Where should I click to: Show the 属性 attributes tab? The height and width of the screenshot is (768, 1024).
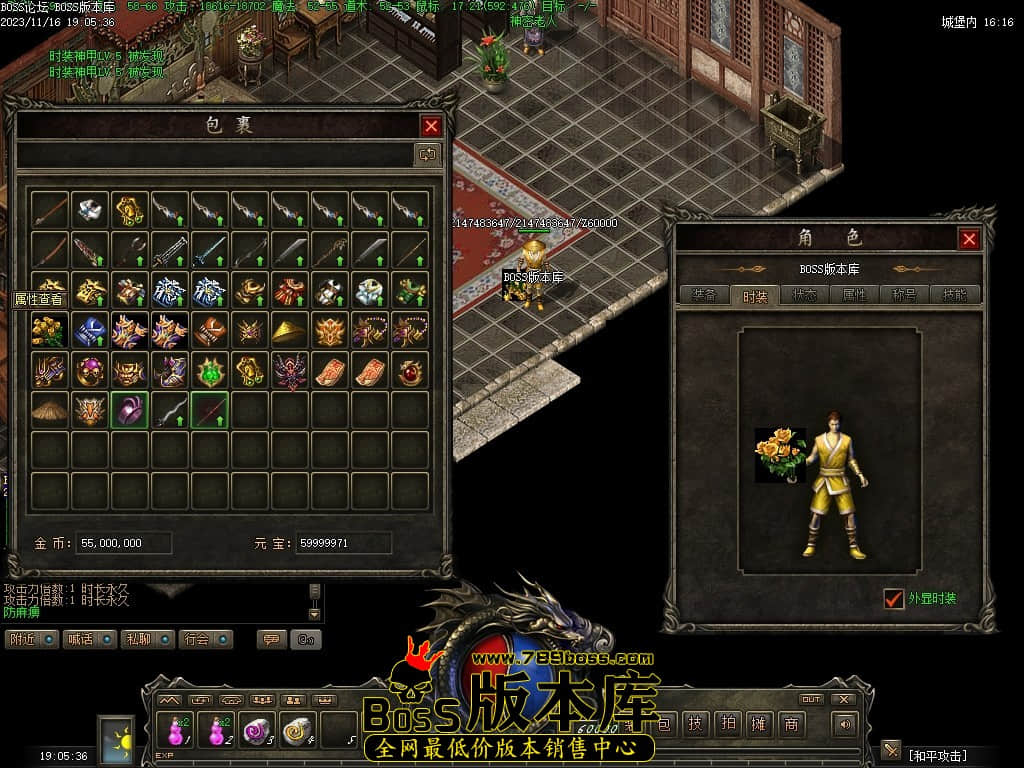coord(854,295)
